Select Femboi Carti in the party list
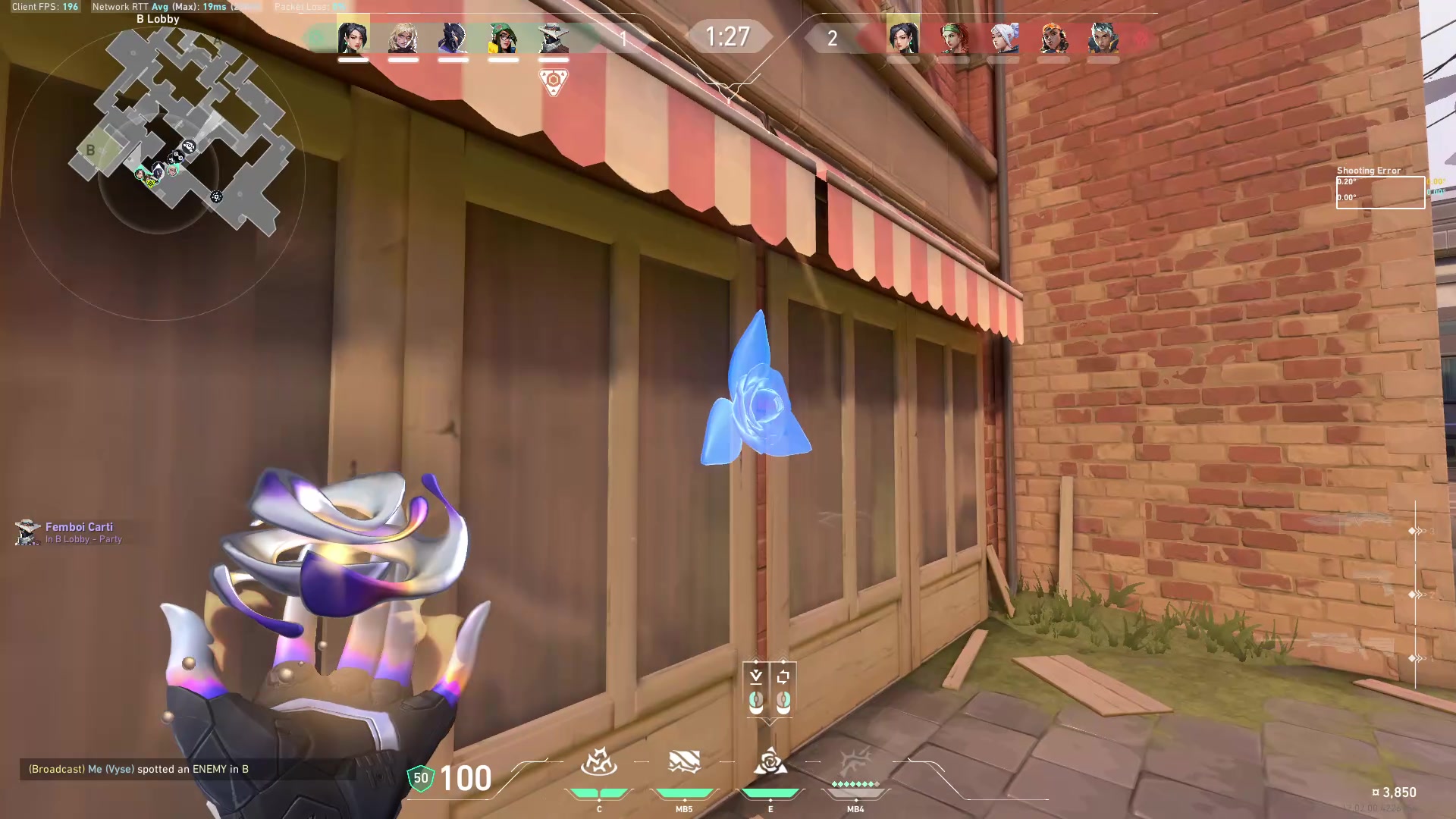Screen dimensions: 1456x819 point(79,527)
